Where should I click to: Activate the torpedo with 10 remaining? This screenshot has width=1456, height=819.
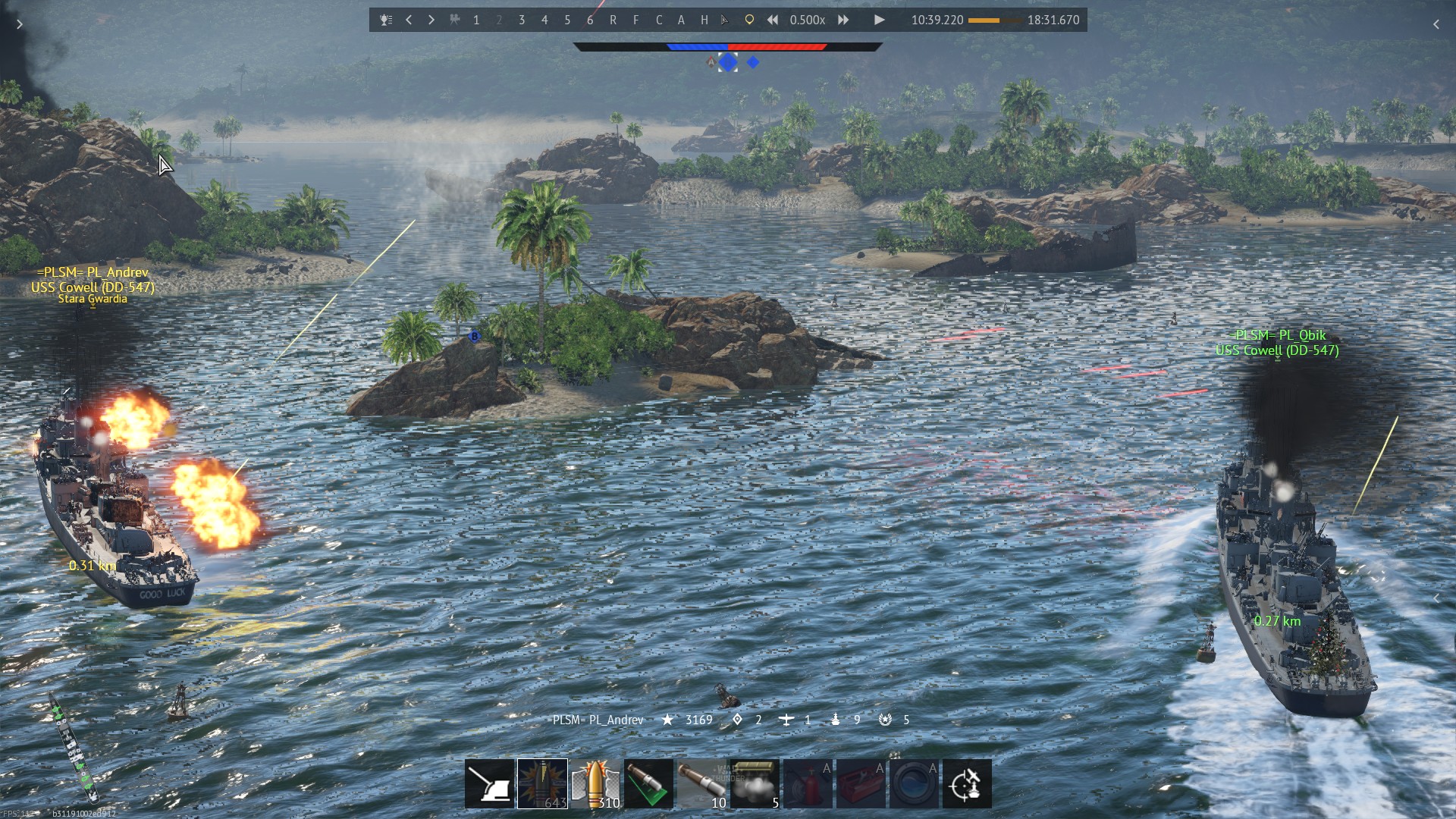(x=701, y=783)
